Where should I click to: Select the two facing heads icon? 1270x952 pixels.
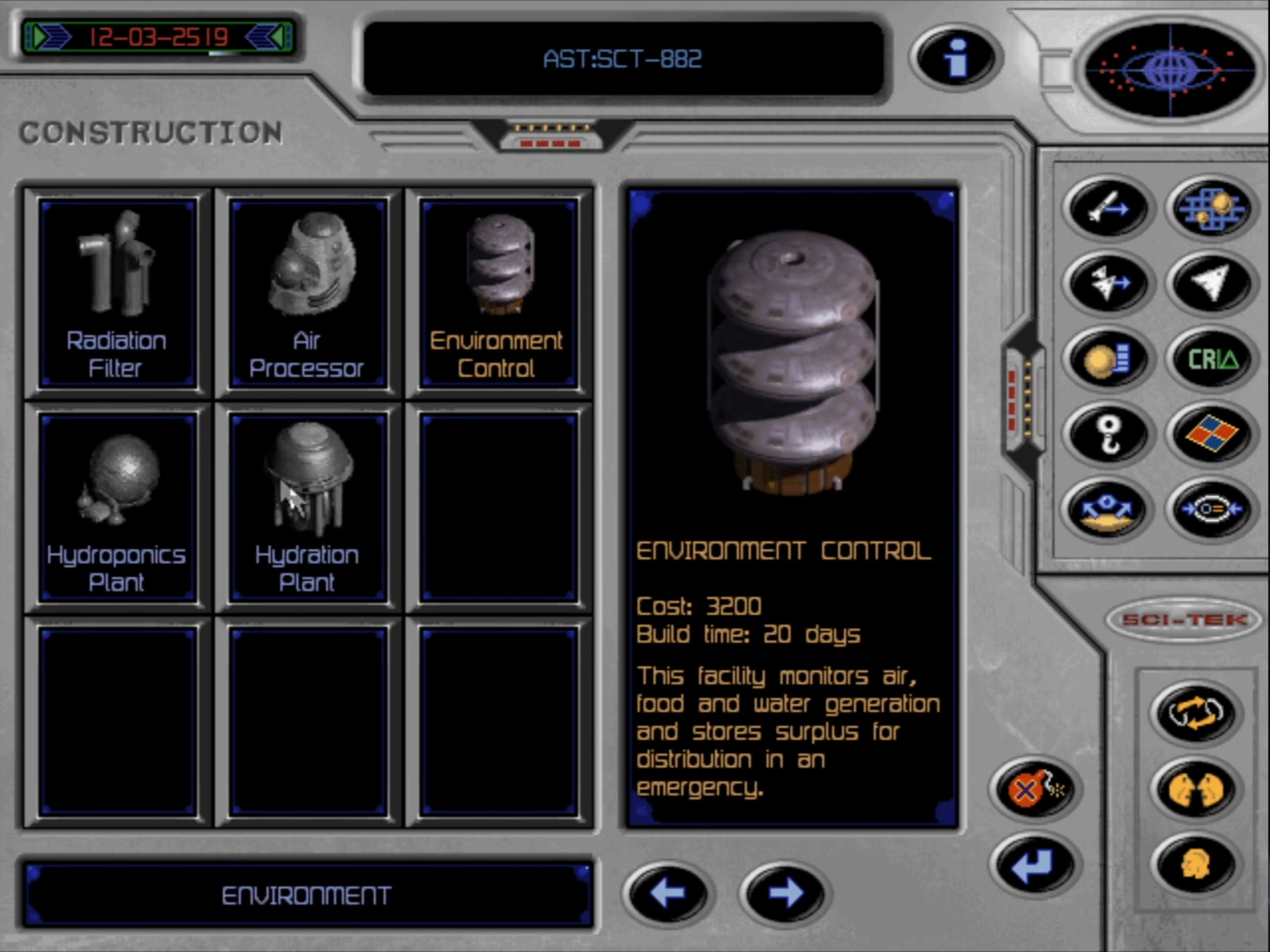[1195, 789]
